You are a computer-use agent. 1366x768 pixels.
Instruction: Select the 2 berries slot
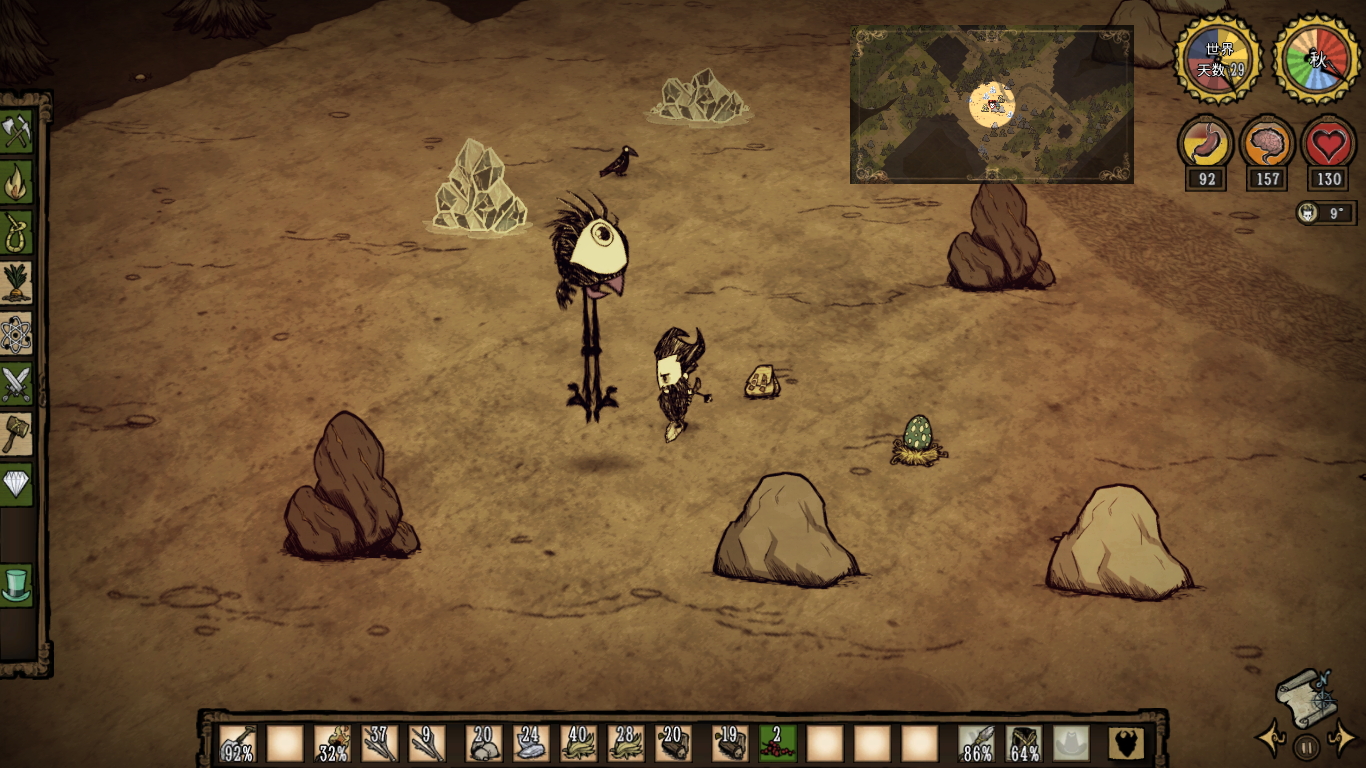pos(778,743)
